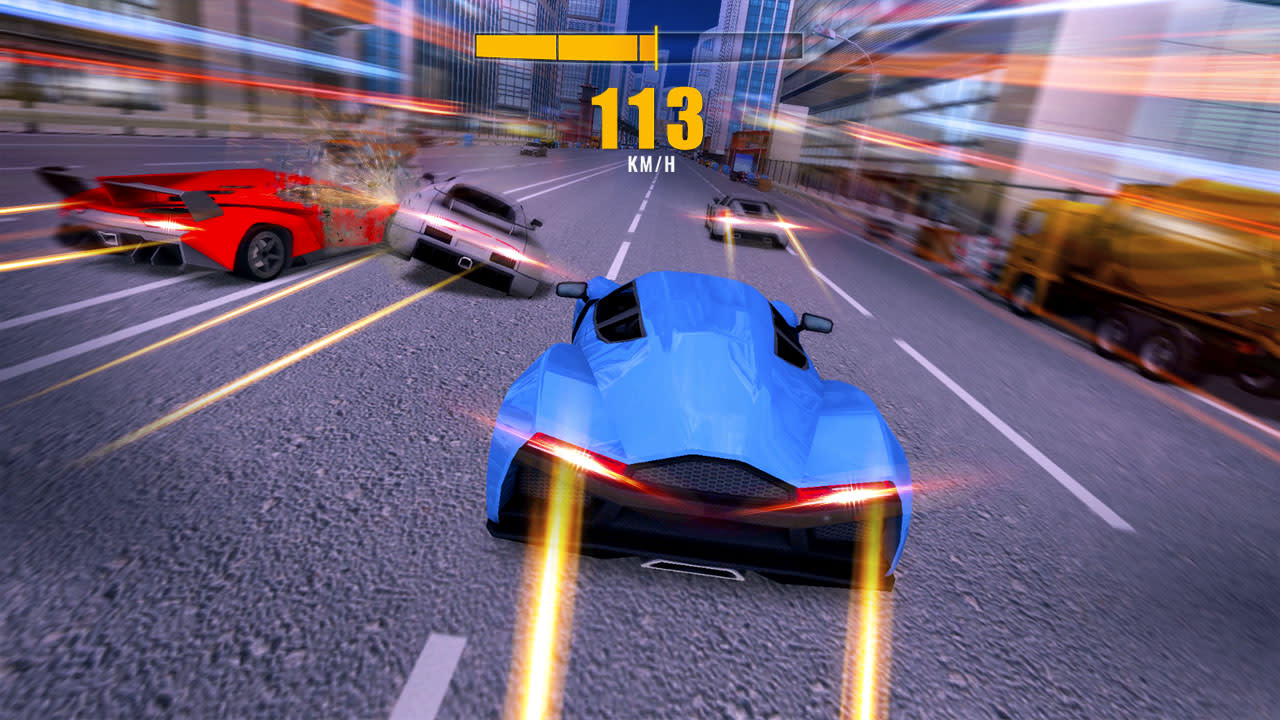The height and width of the screenshot is (720, 1280).
Task: Click the empty section of the progress bar
Action: tap(730, 44)
